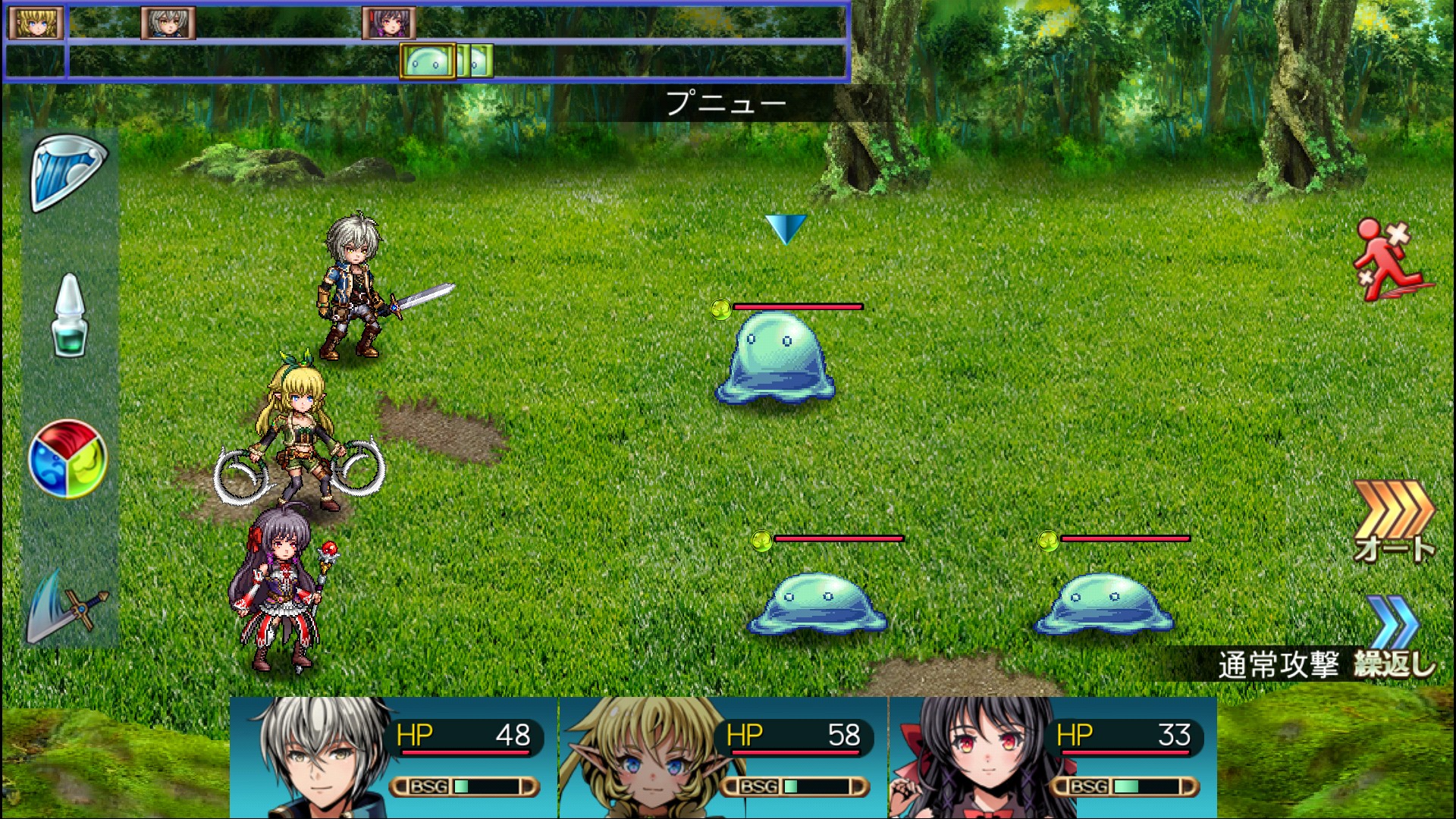Click the blonde elf turn-order portrait
This screenshot has height=819, width=1456.
[x=35, y=23]
